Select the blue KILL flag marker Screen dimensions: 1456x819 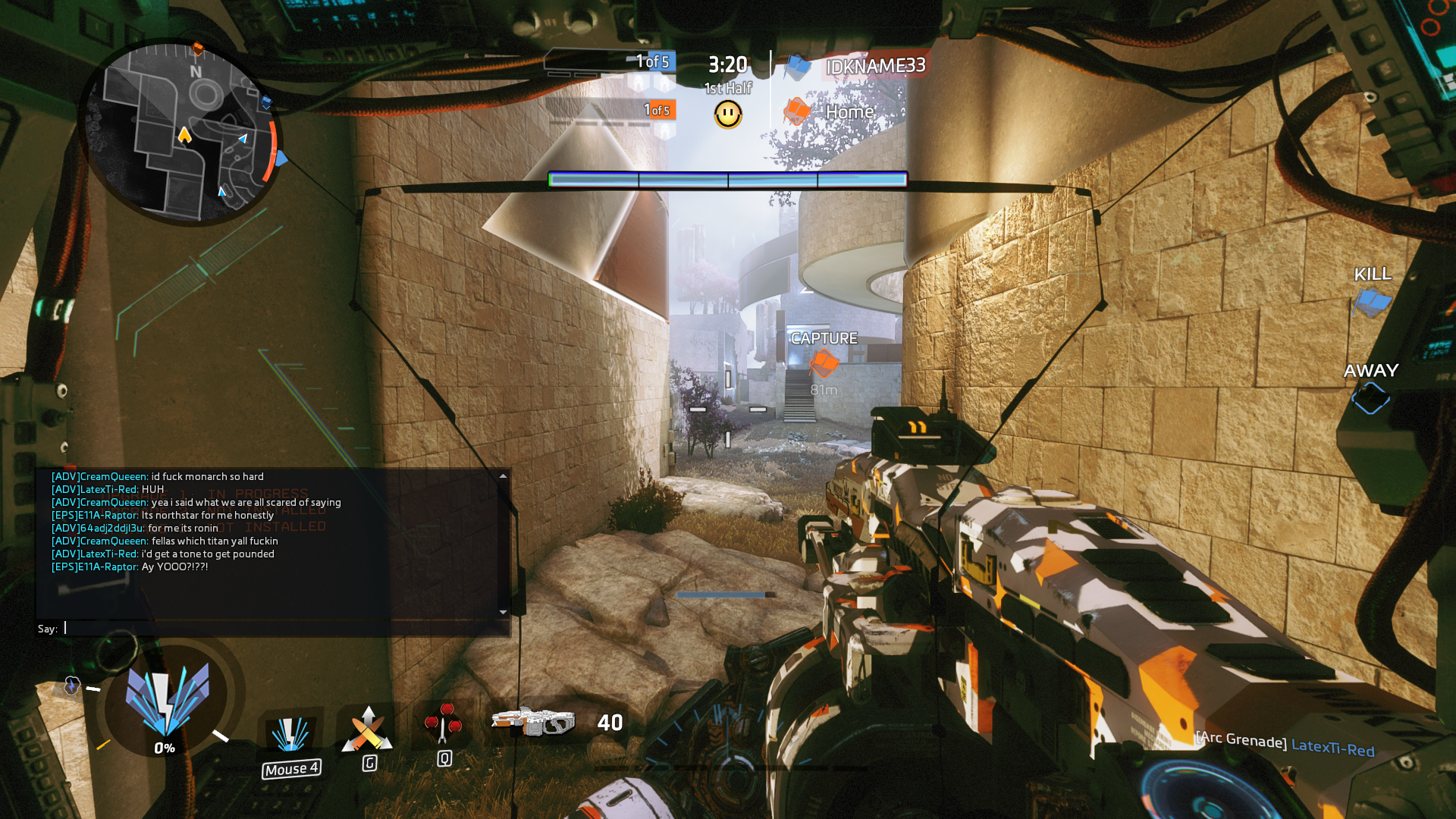(1372, 303)
